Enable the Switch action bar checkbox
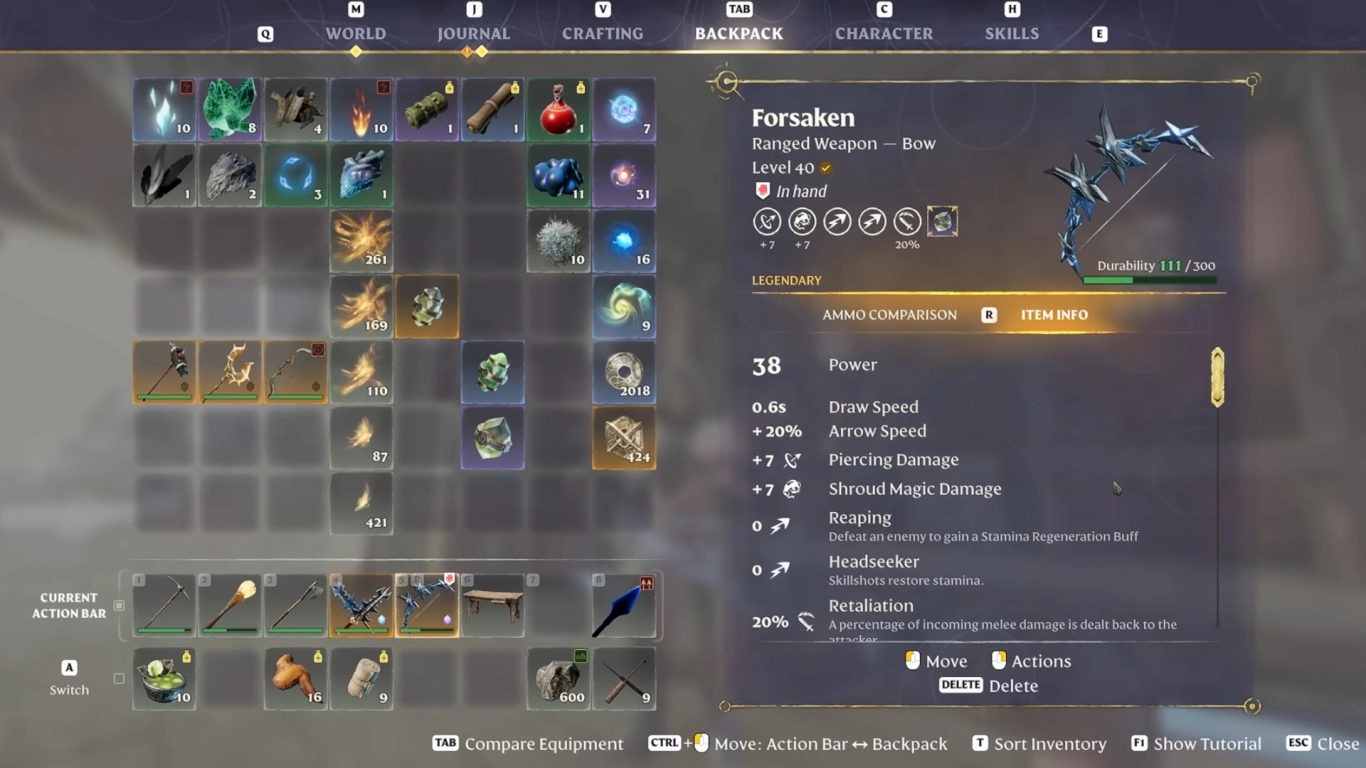Screen dimensions: 1366x768 coord(118,677)
